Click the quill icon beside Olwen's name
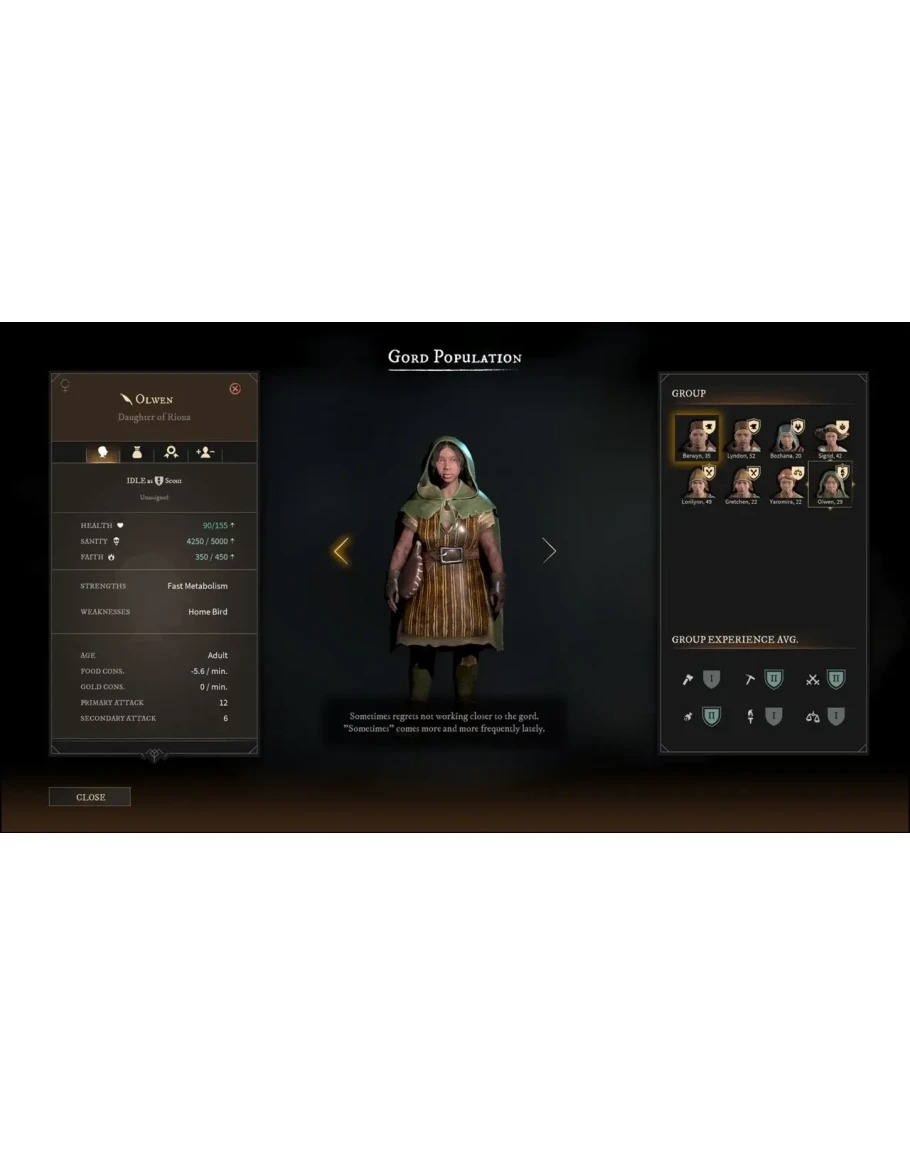Image resolution: width=910 pixels, height=1155 pixels. click(126, 399)
